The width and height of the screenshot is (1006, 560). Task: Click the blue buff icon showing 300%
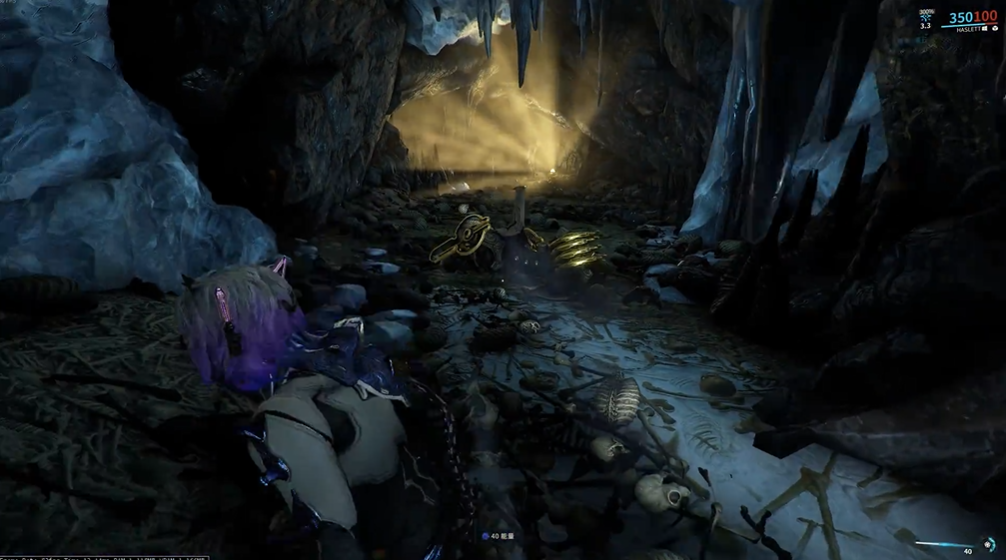[x=925, y=18]
